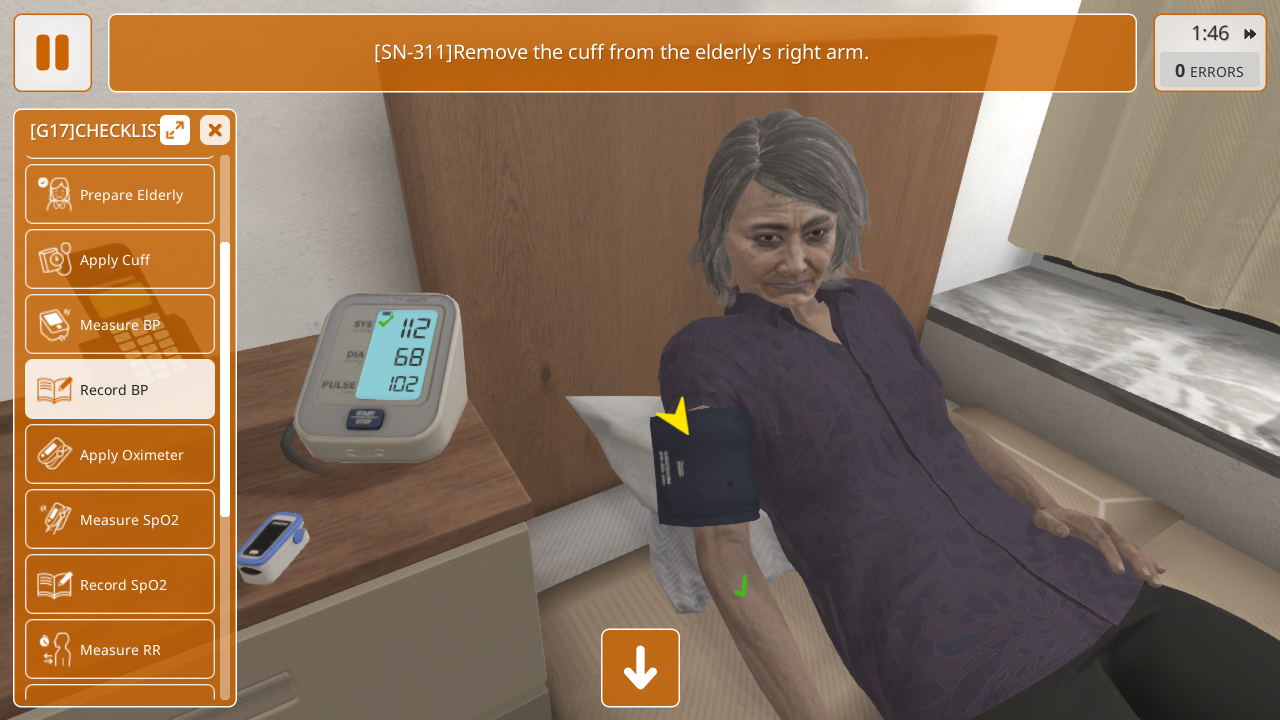Choose the Measure RR checklist step

[120, 649]
